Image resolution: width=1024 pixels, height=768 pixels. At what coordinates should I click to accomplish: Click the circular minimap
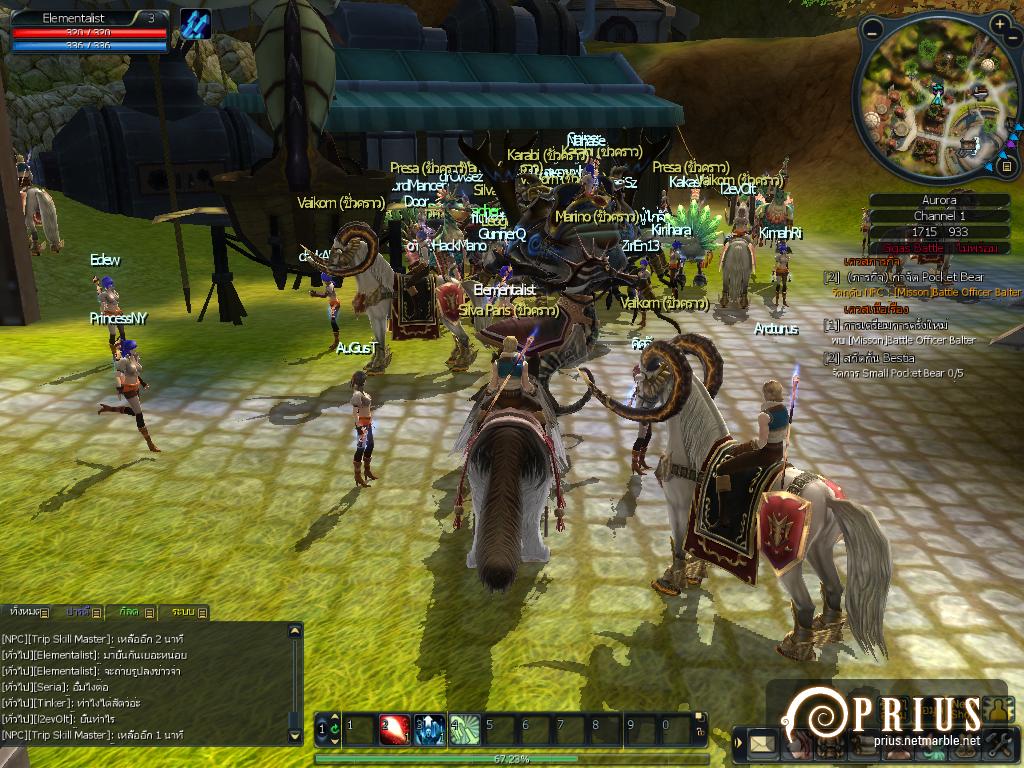930,100
